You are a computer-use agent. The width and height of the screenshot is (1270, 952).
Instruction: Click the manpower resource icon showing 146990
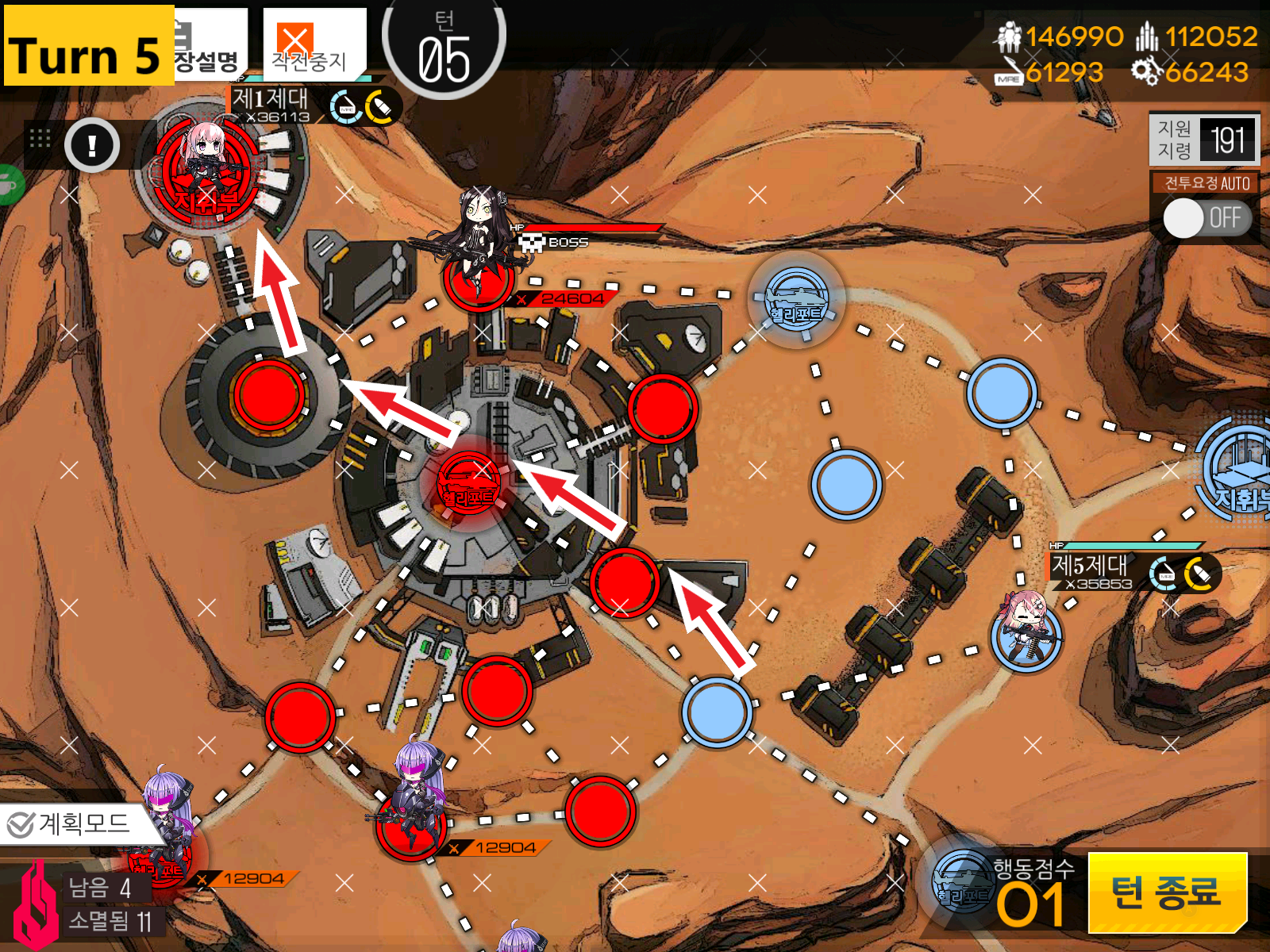click(1008, 35)
